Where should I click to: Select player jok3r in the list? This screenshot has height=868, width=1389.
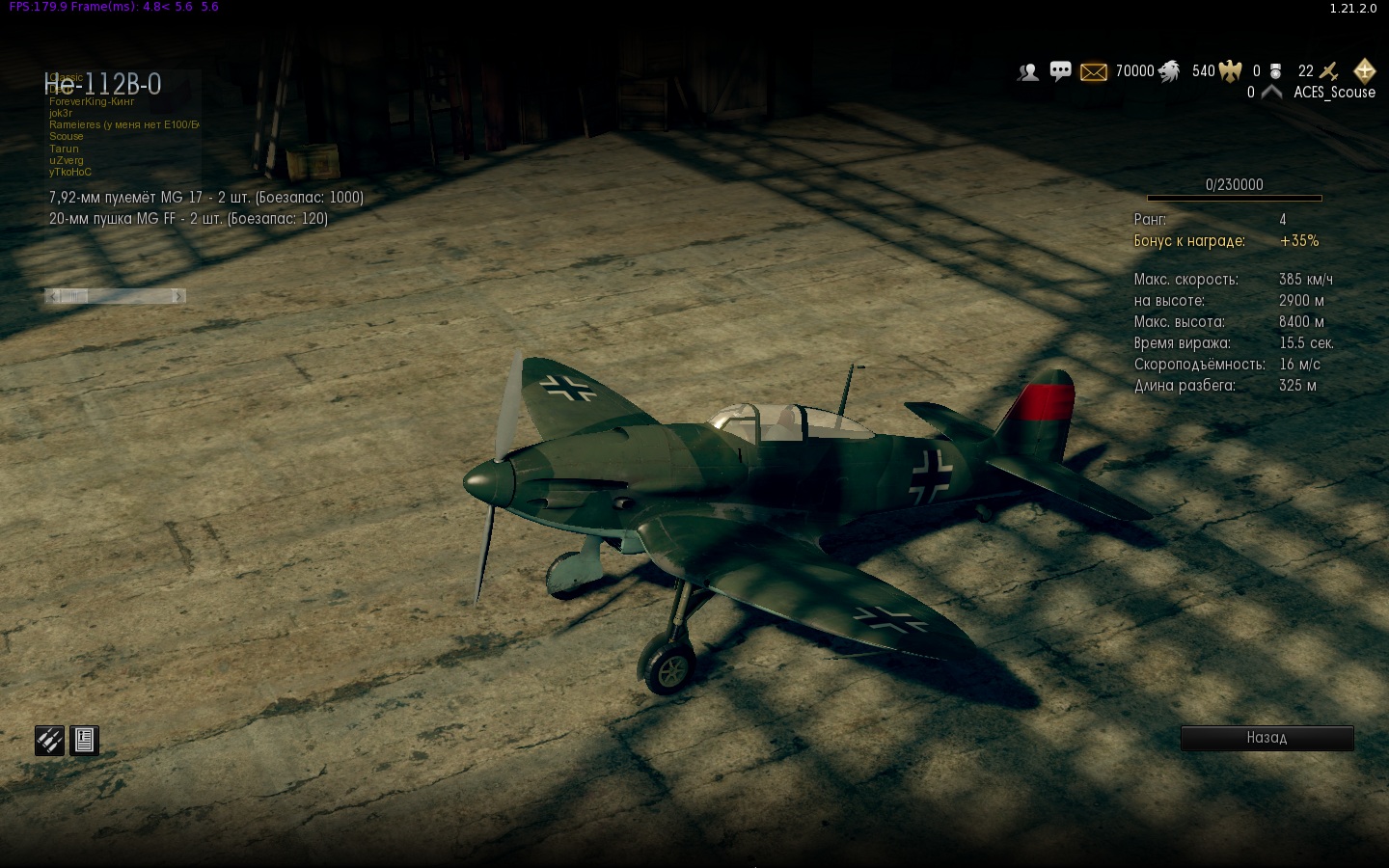61,113
